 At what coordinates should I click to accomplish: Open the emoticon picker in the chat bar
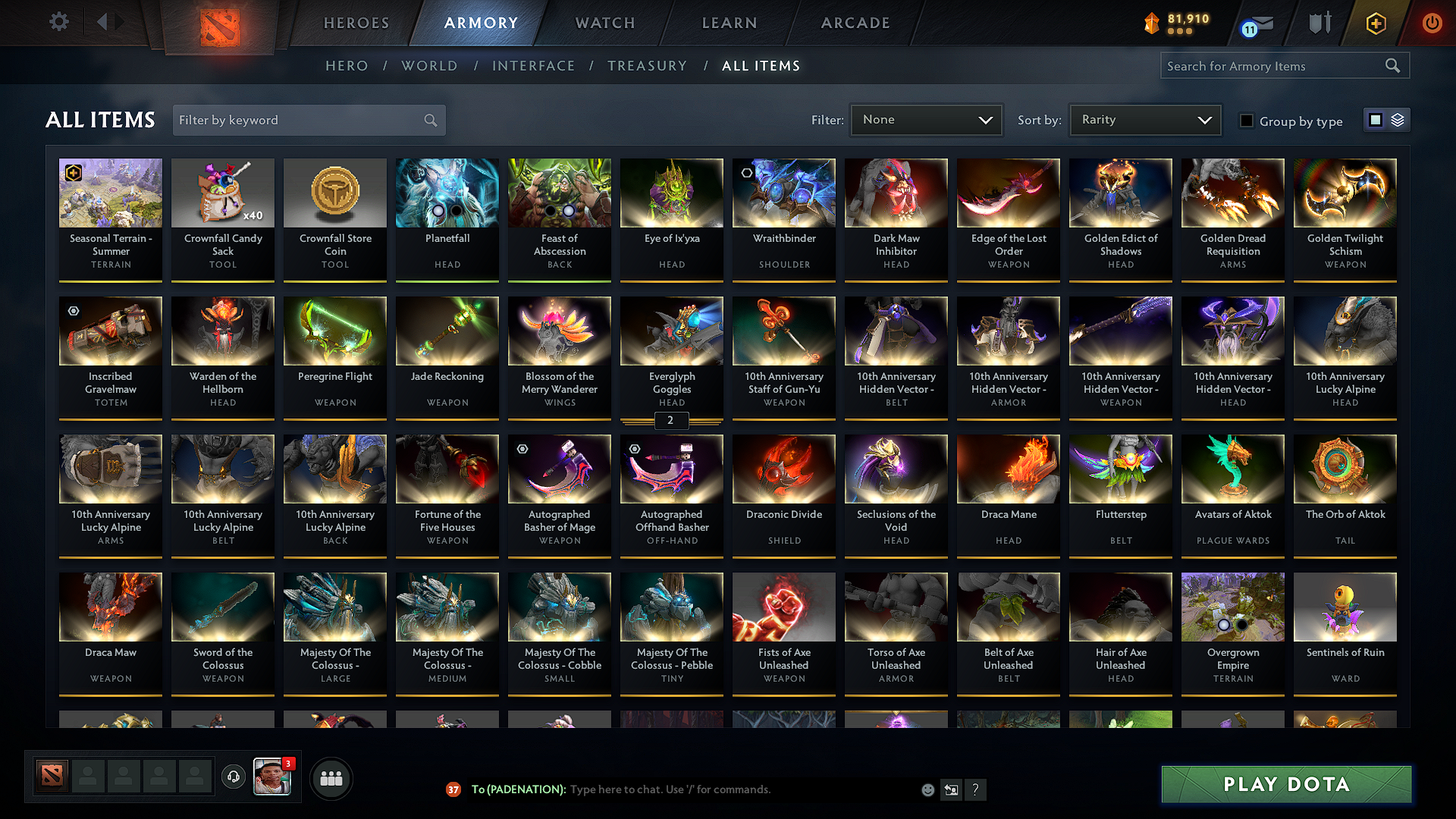[x=927, y=789]
